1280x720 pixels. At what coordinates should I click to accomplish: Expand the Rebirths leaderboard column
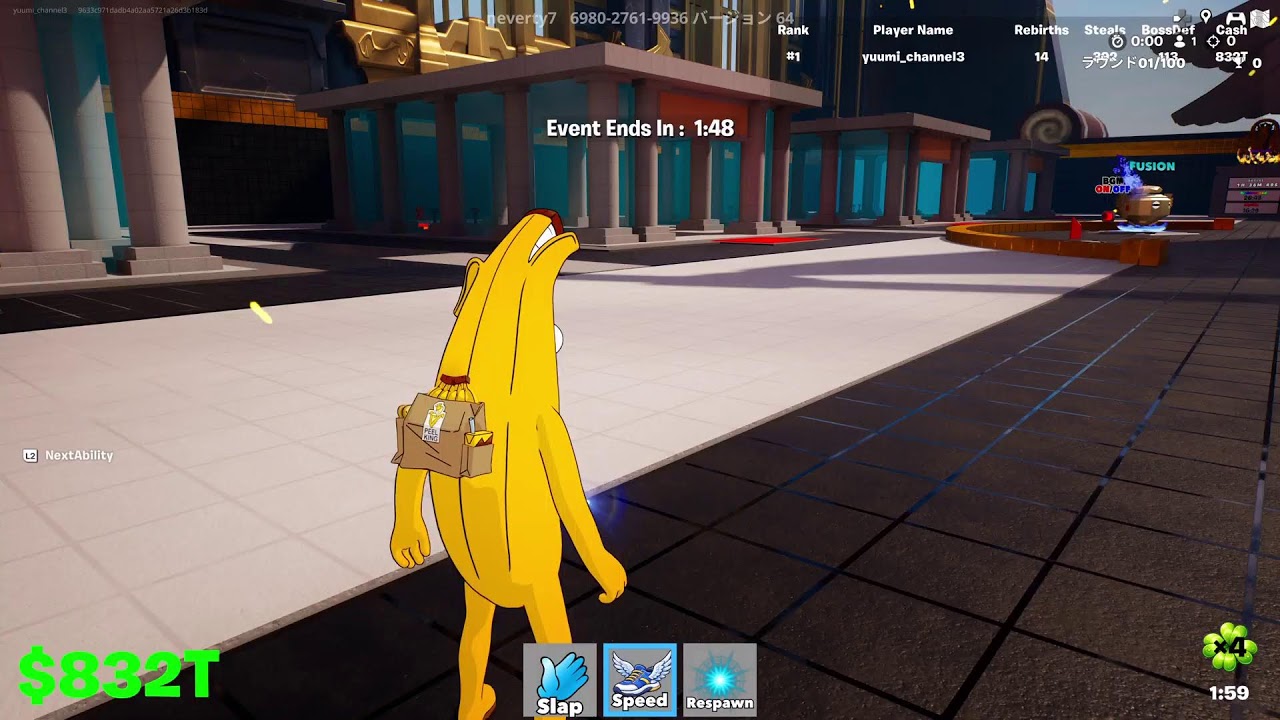[x=1041, y=30]
